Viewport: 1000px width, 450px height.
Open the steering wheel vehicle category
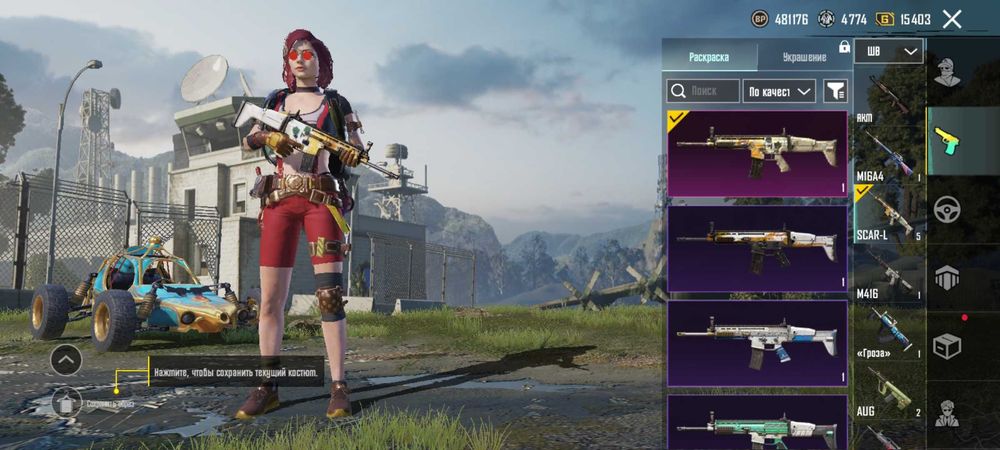[x=946, y=209]
